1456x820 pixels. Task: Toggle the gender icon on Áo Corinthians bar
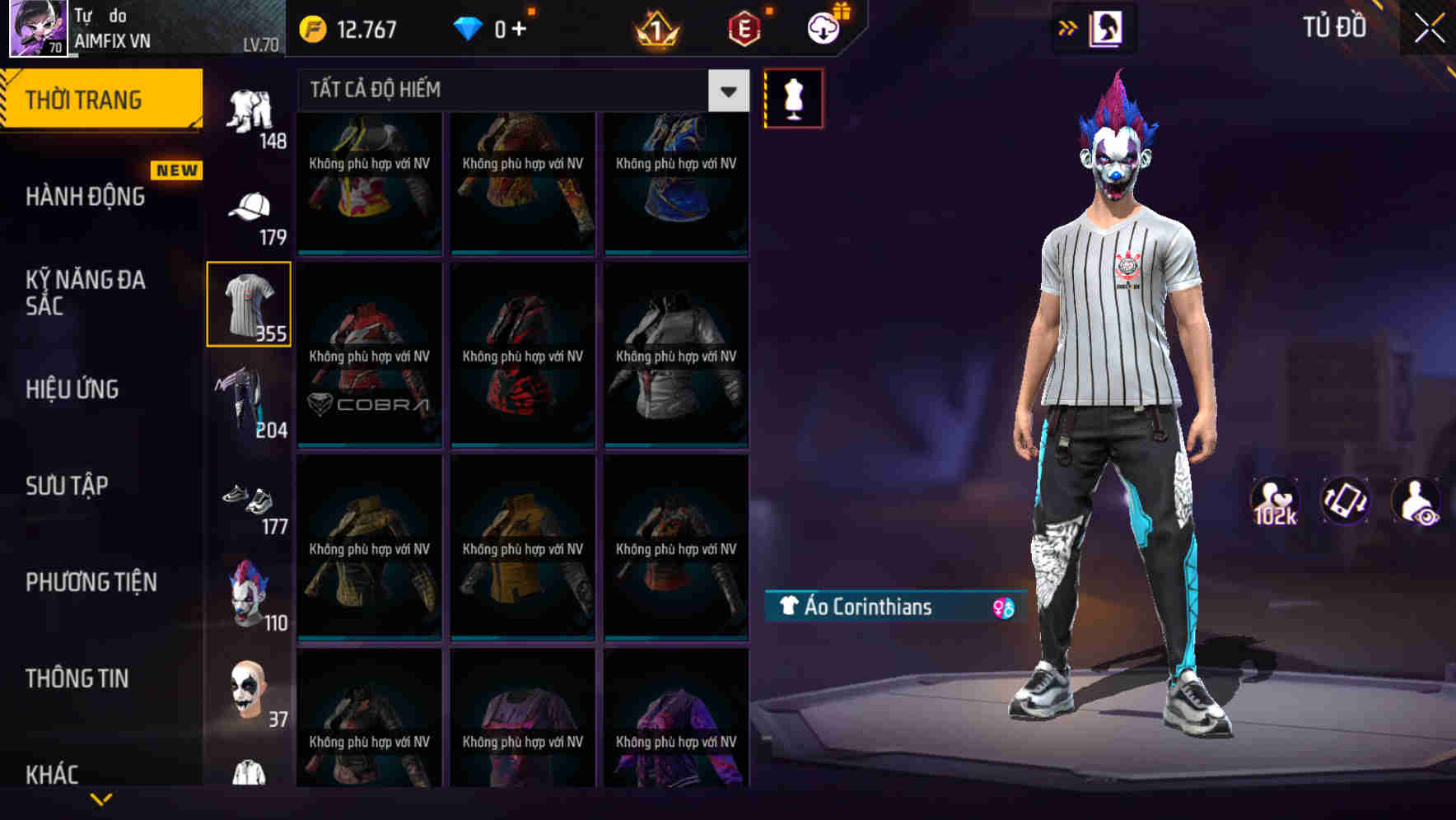click(1001, 607)
